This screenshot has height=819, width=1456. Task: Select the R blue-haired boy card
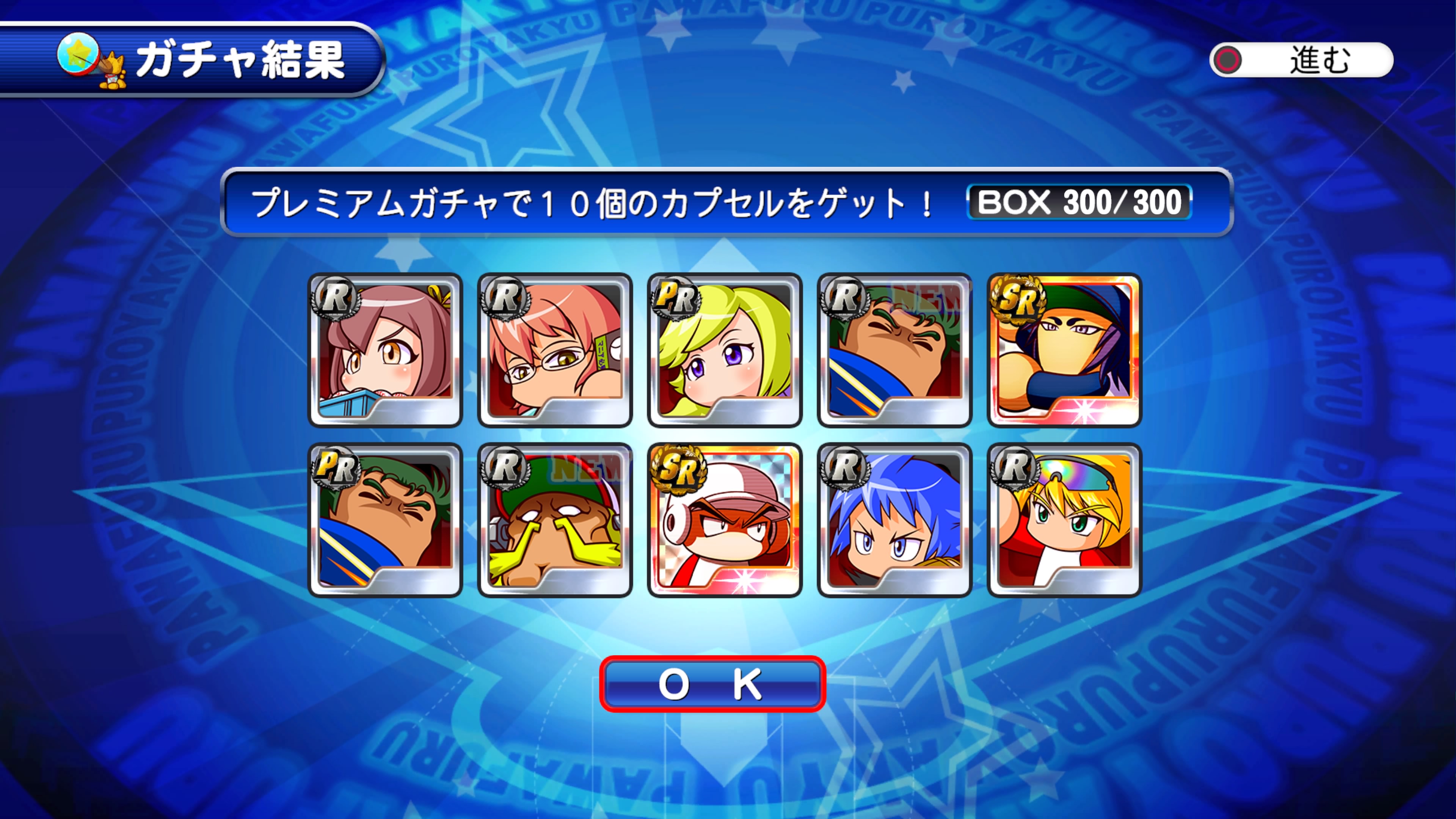coord(894,520)
